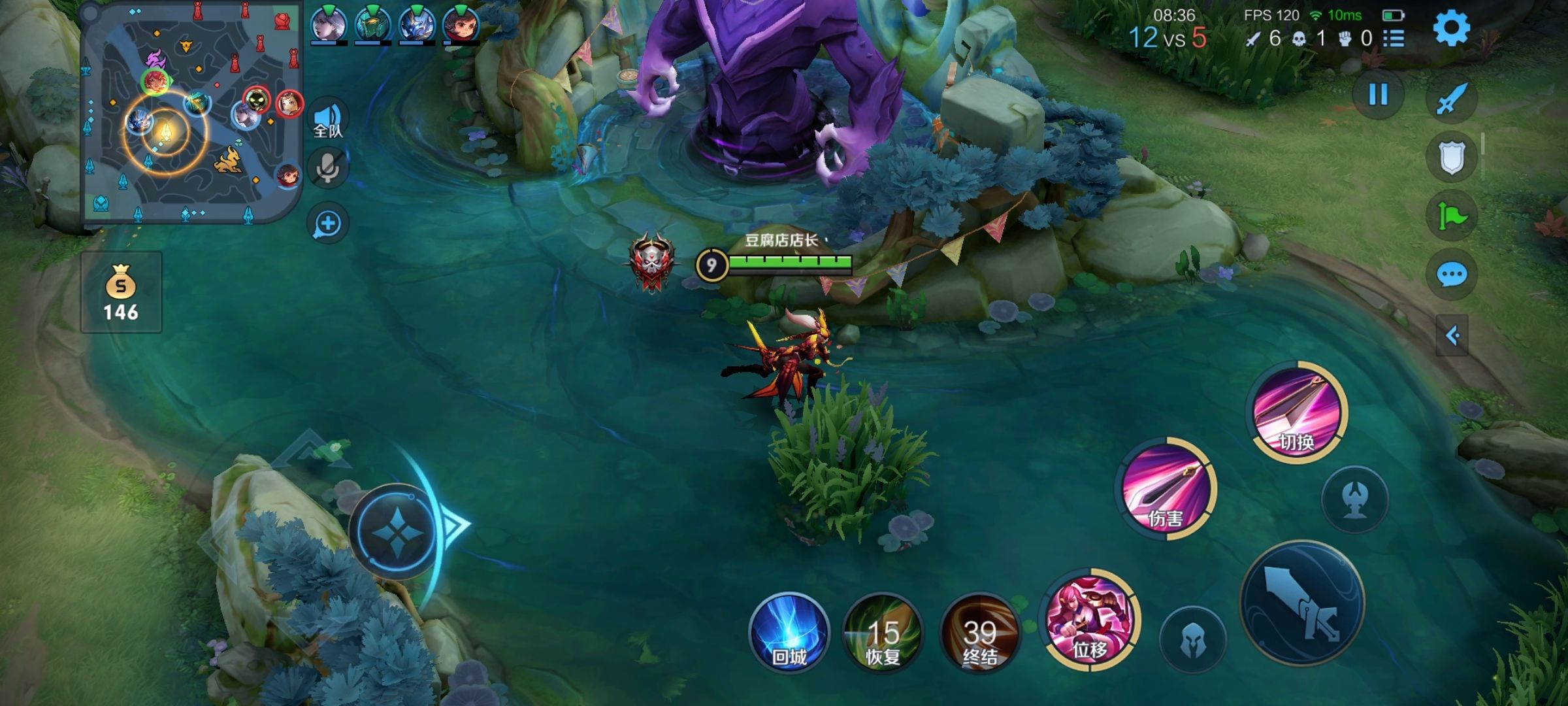Hit the basic attack sword button
This screenshot has width=1568, height=706.
click(1302, 603)
